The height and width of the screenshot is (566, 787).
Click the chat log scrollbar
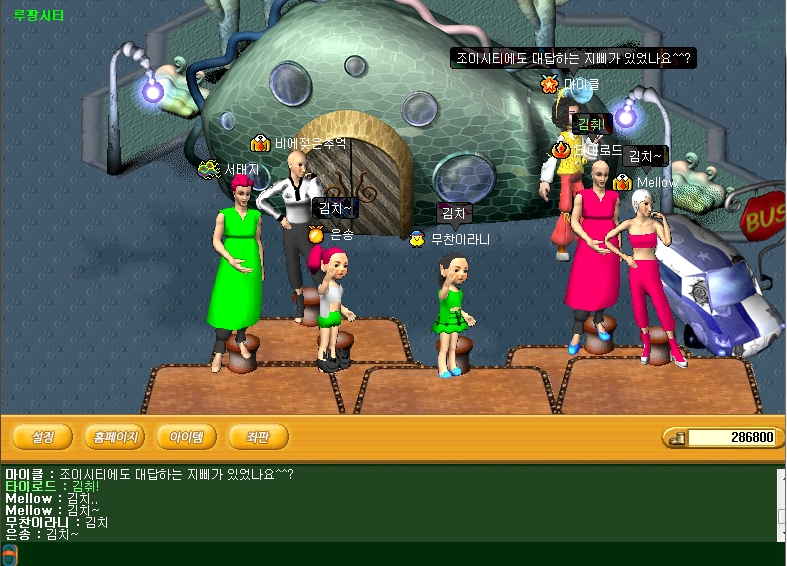pos(781,505)
